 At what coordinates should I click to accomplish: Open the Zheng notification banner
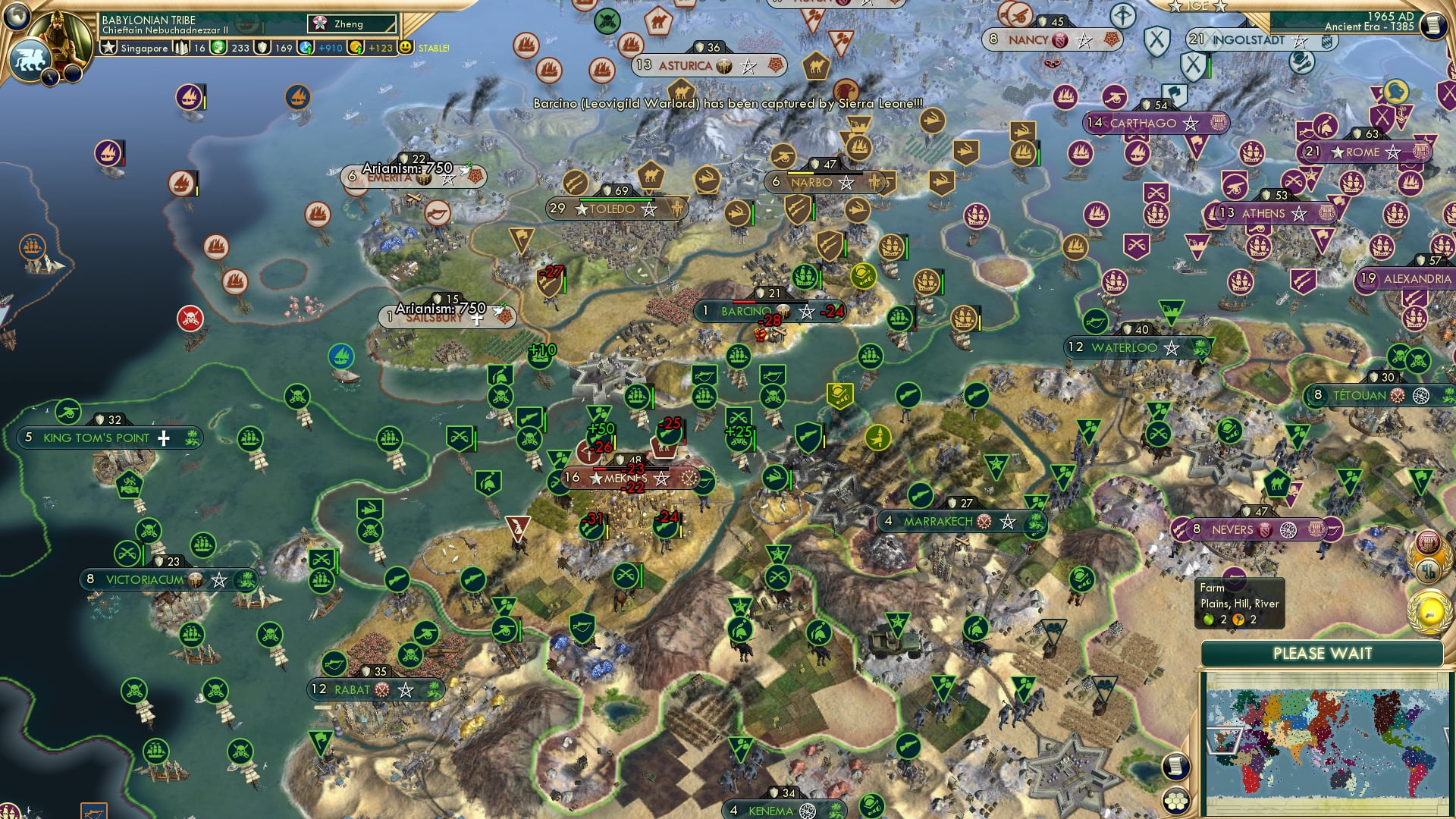click(x=351, y=24)
